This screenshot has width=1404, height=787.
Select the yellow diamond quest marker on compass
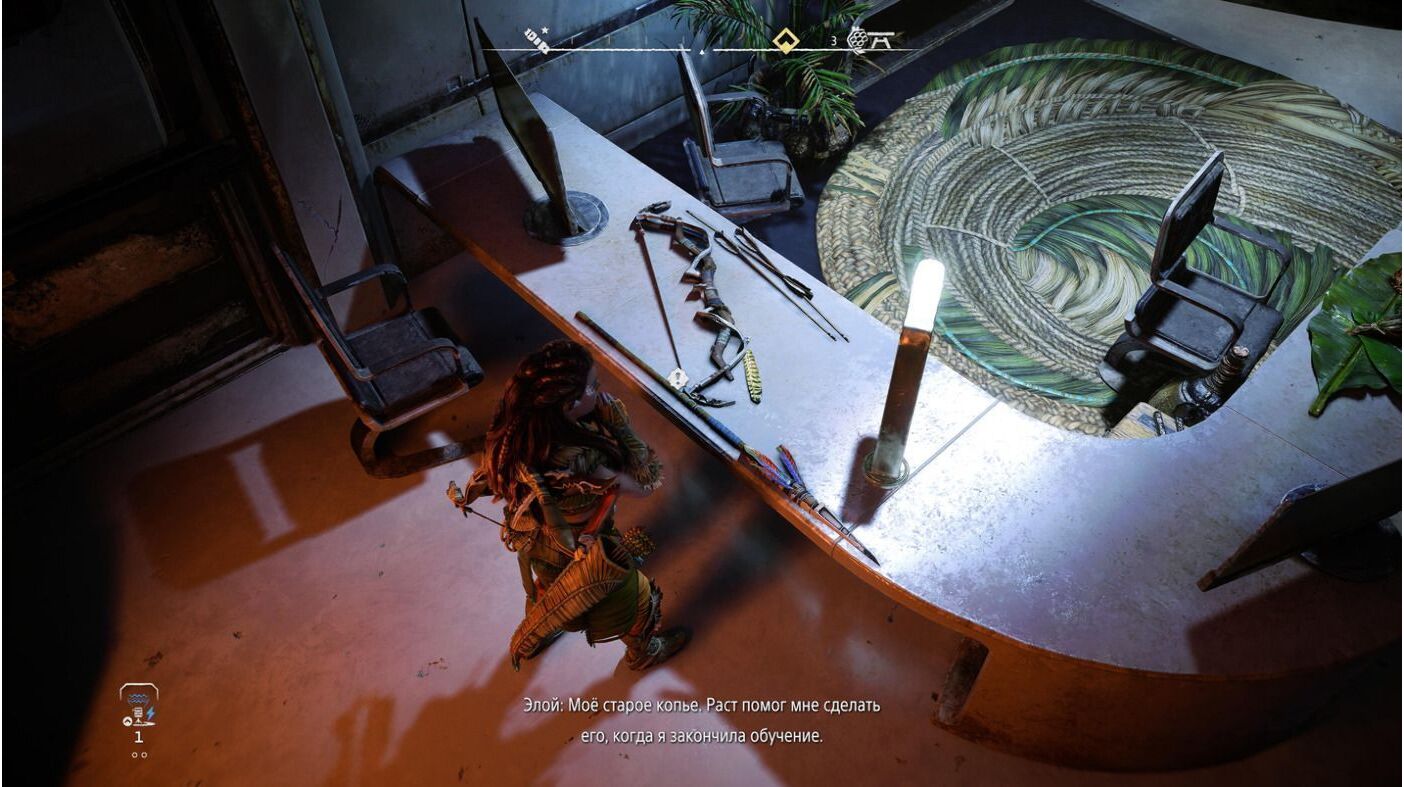click(x=785, y=41)
